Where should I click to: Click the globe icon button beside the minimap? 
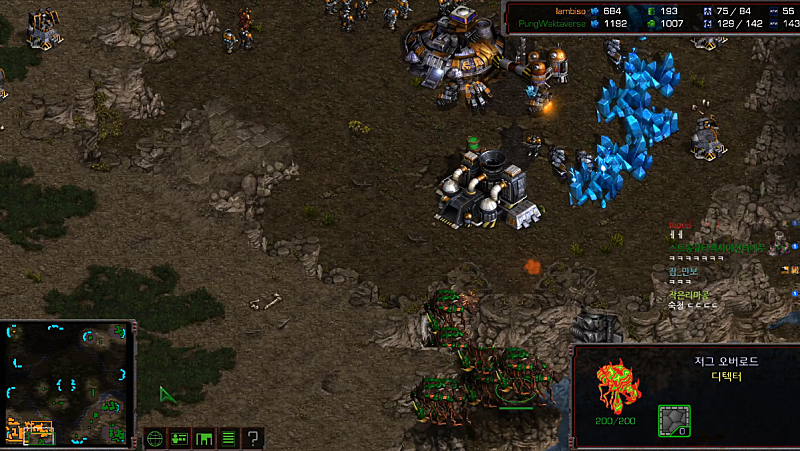(155, 437)
